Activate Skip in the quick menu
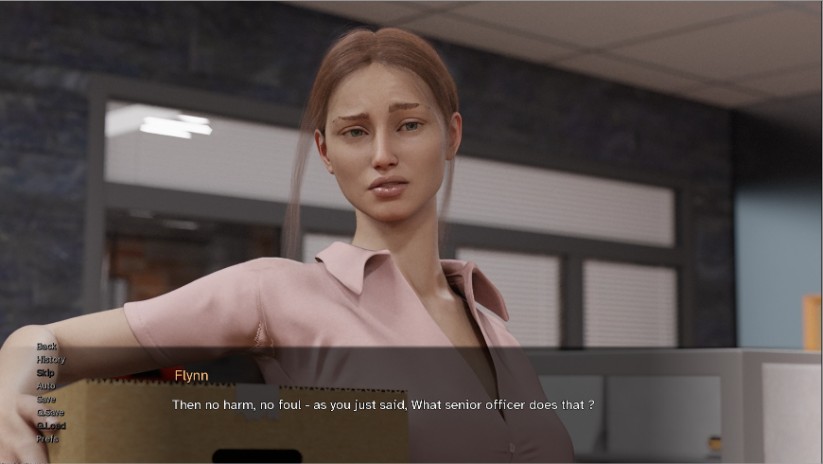This screenshot has width=823, height=464. (46, 373)
